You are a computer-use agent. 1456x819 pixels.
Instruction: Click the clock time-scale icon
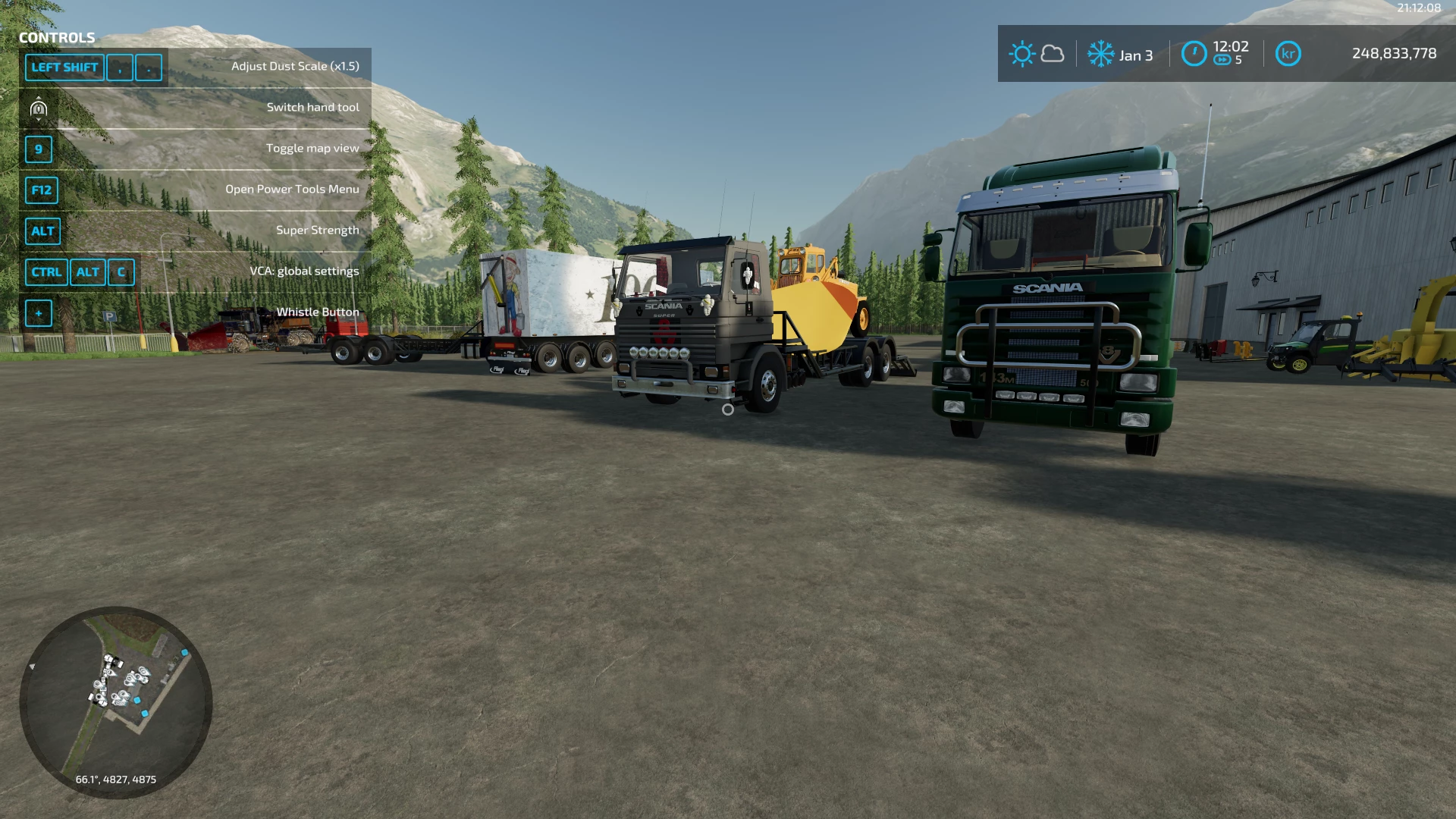click(x=1194, y=54)
